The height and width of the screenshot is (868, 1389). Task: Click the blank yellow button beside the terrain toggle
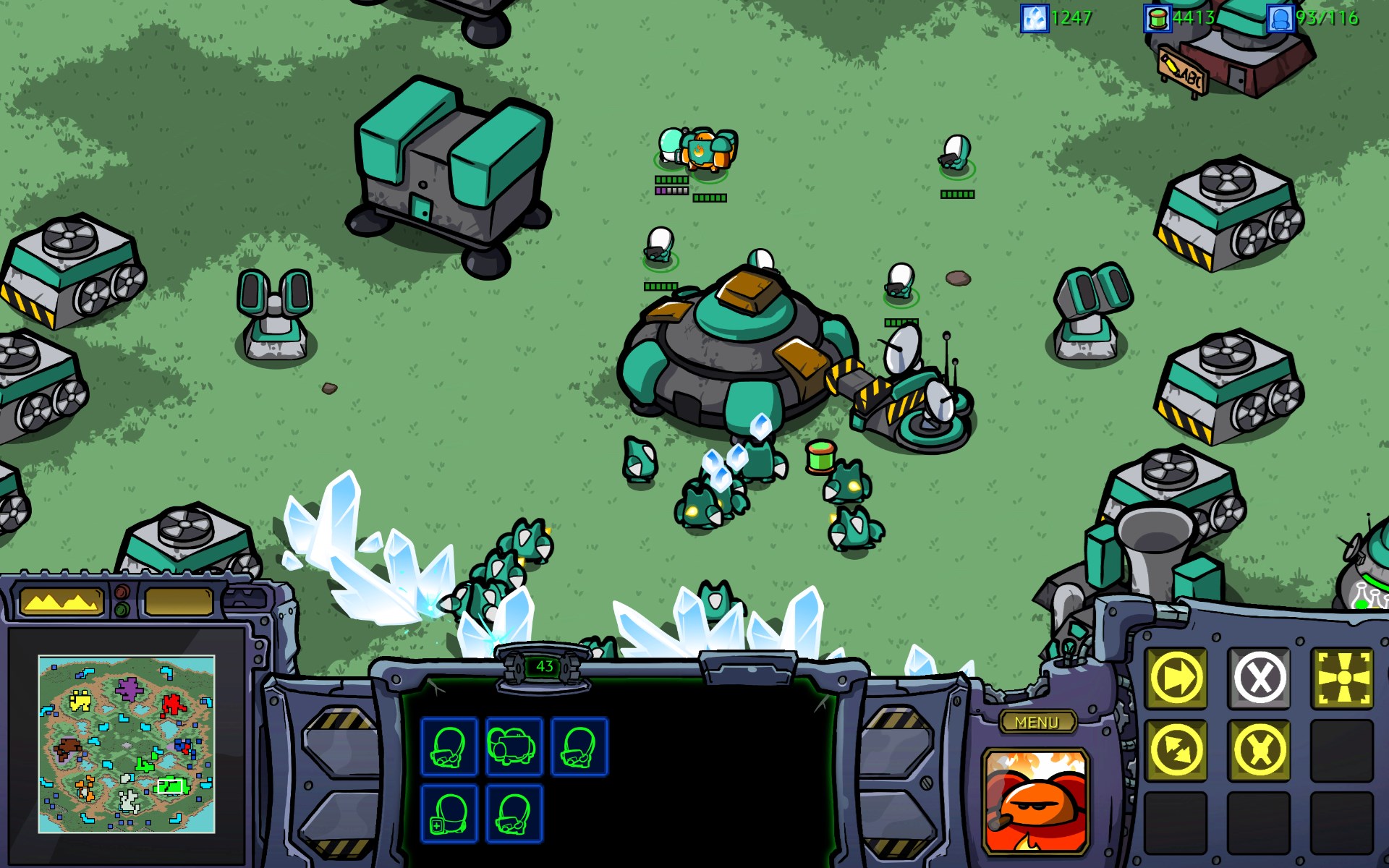click(179, 602)
